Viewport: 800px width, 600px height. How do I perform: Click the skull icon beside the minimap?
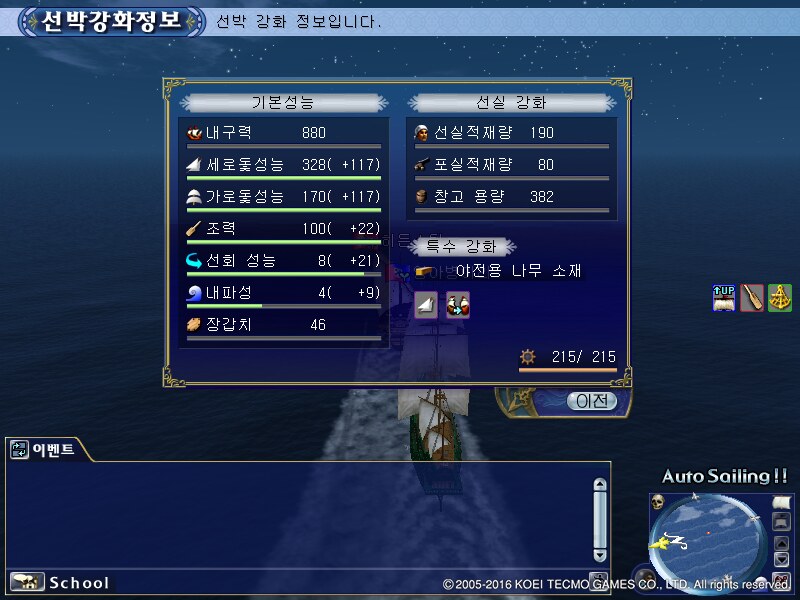coord(659,501)
